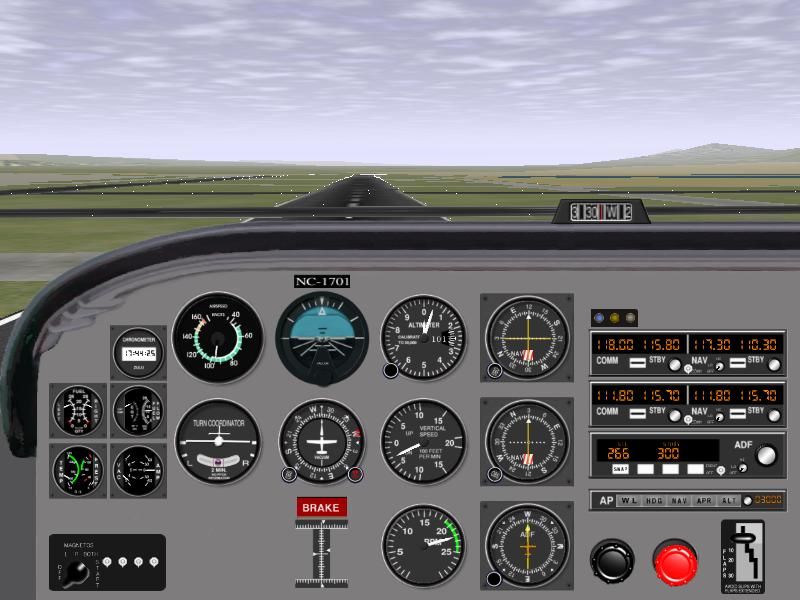Turn the magnetos key switch

[x=74, y=577]
